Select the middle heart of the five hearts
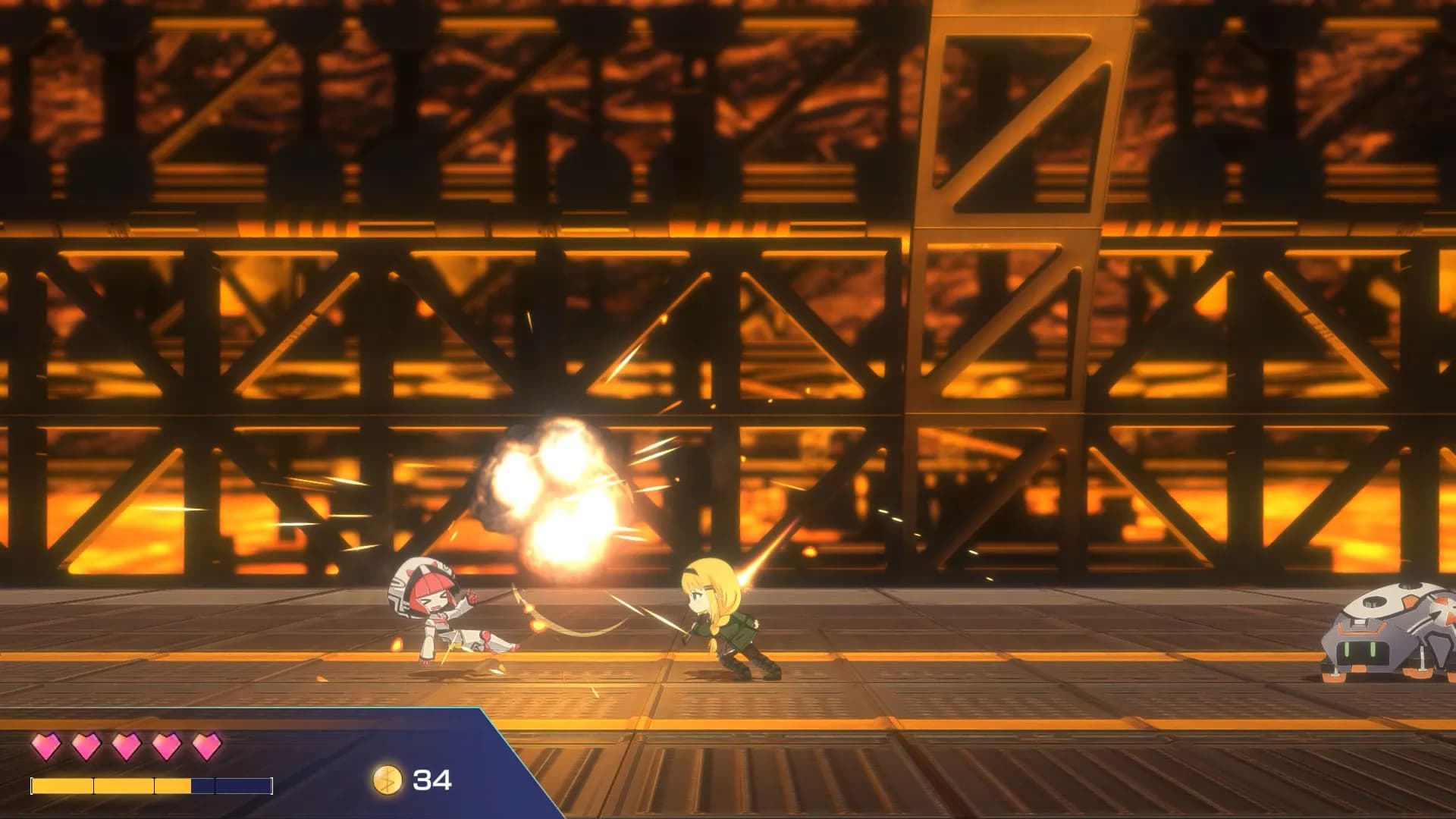This screenshot has height=819, width=1456. point(126,747)
